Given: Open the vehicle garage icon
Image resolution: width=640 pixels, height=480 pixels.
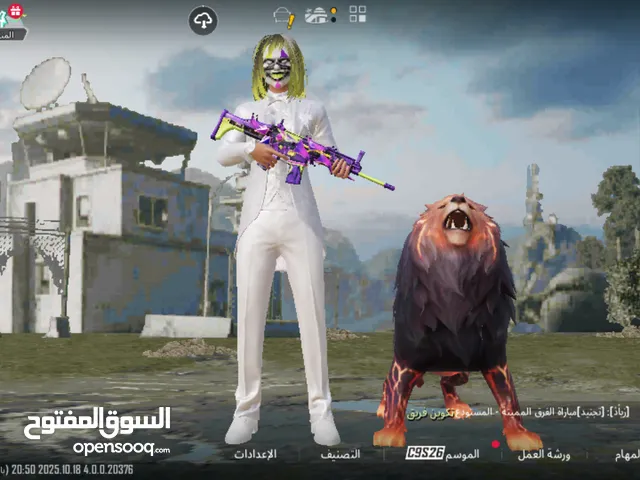Looking at the screenshot, I should [x=321, y=15].
